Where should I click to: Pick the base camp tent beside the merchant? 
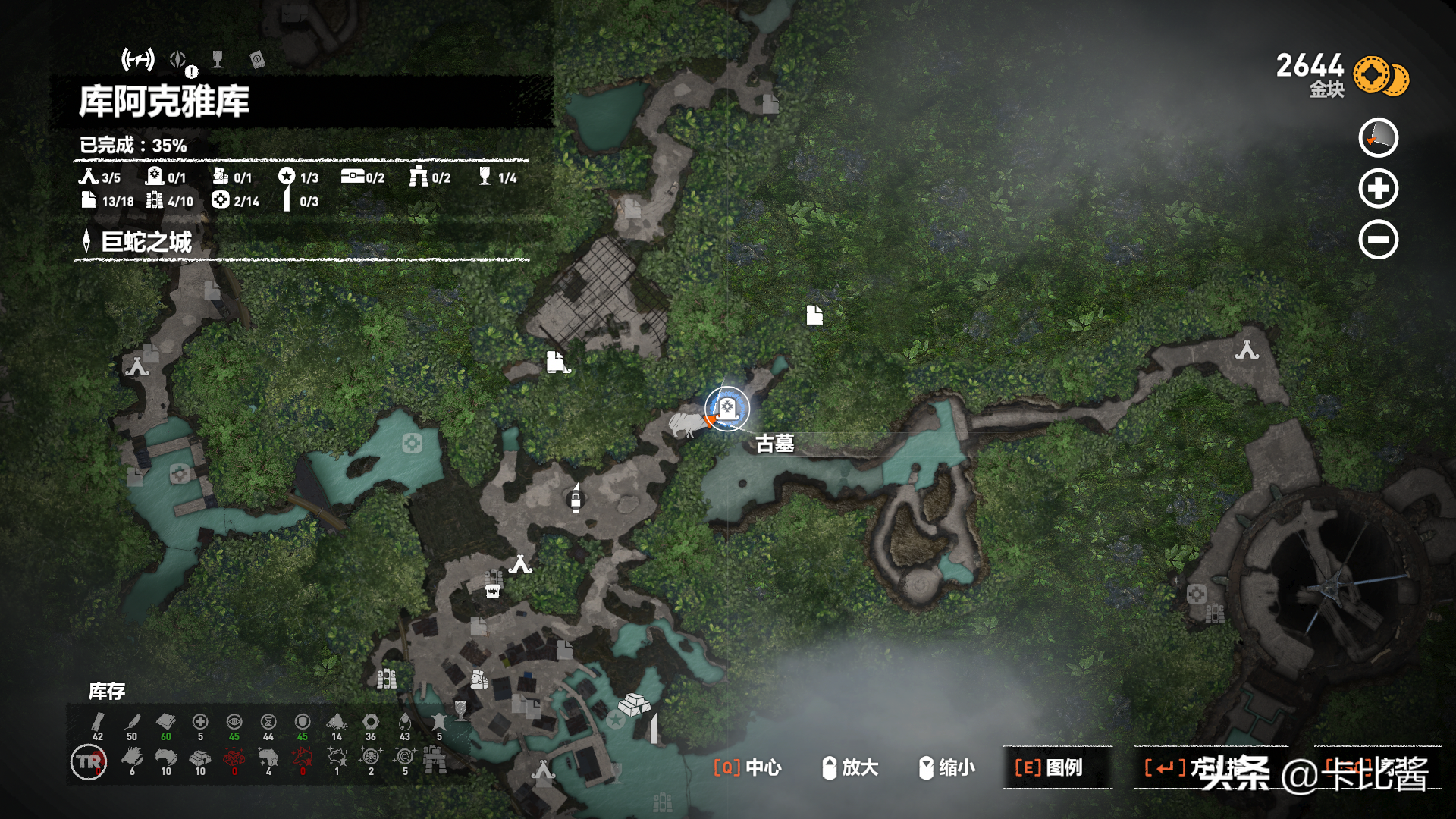520,564
